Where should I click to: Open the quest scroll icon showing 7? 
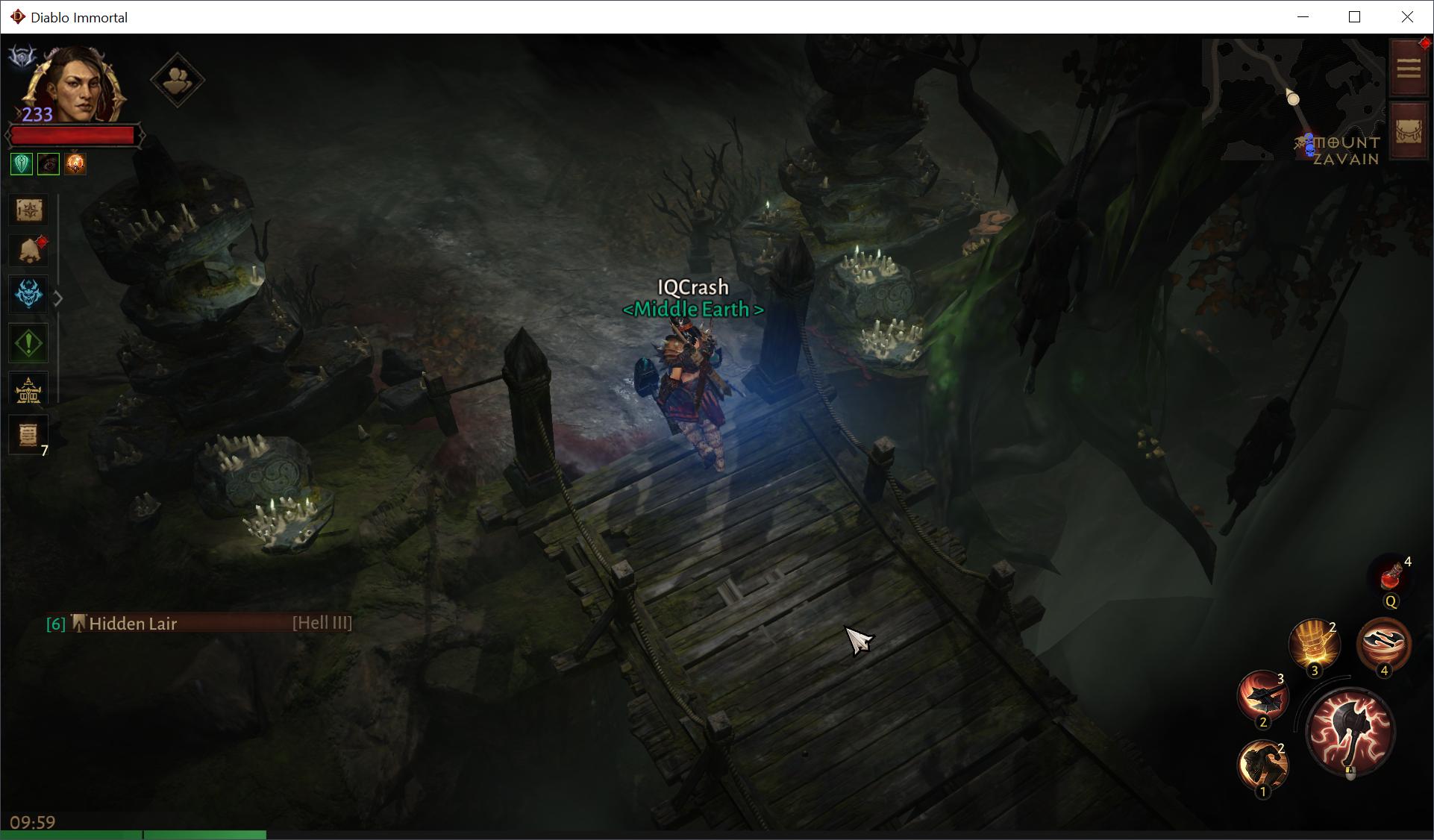click(28, 435)
